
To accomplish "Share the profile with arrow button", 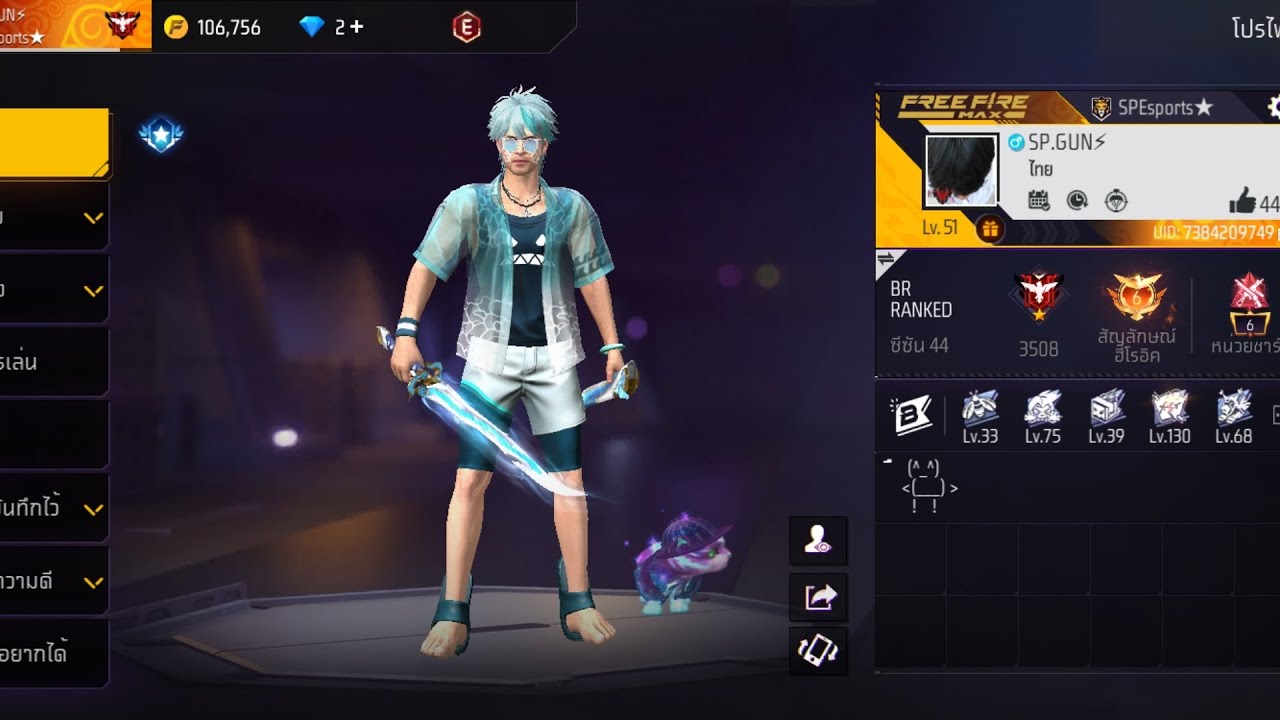I will 818,597.
